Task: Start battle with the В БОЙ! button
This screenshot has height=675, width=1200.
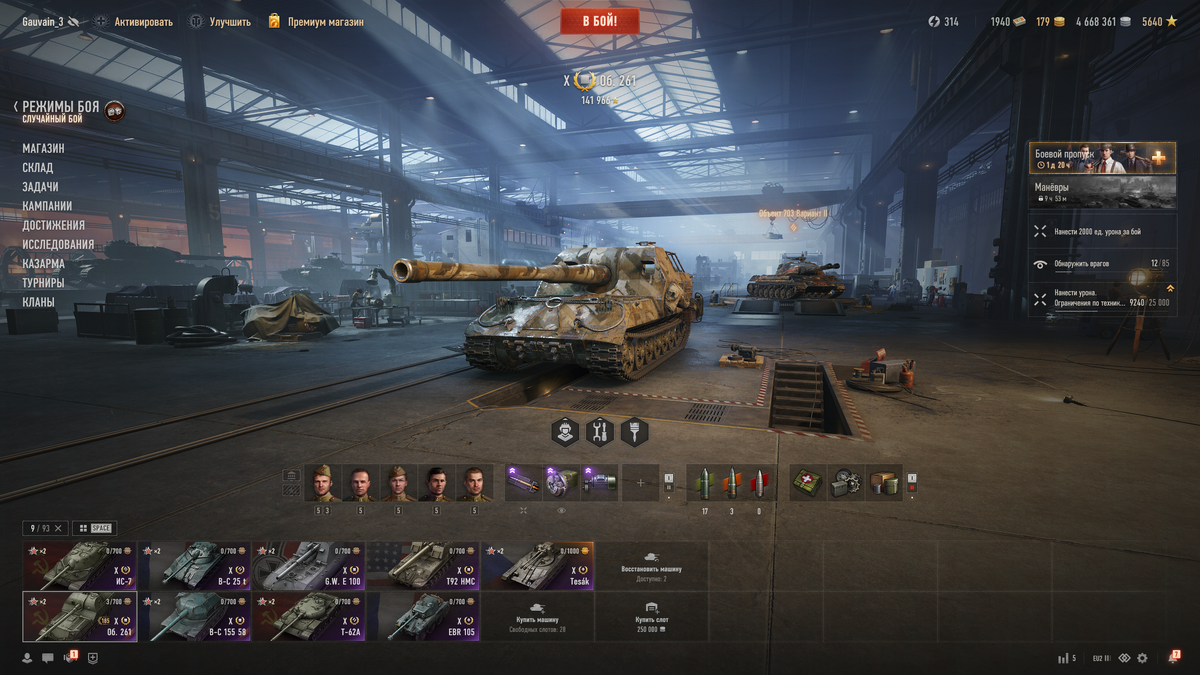Action: pos(599,21)
